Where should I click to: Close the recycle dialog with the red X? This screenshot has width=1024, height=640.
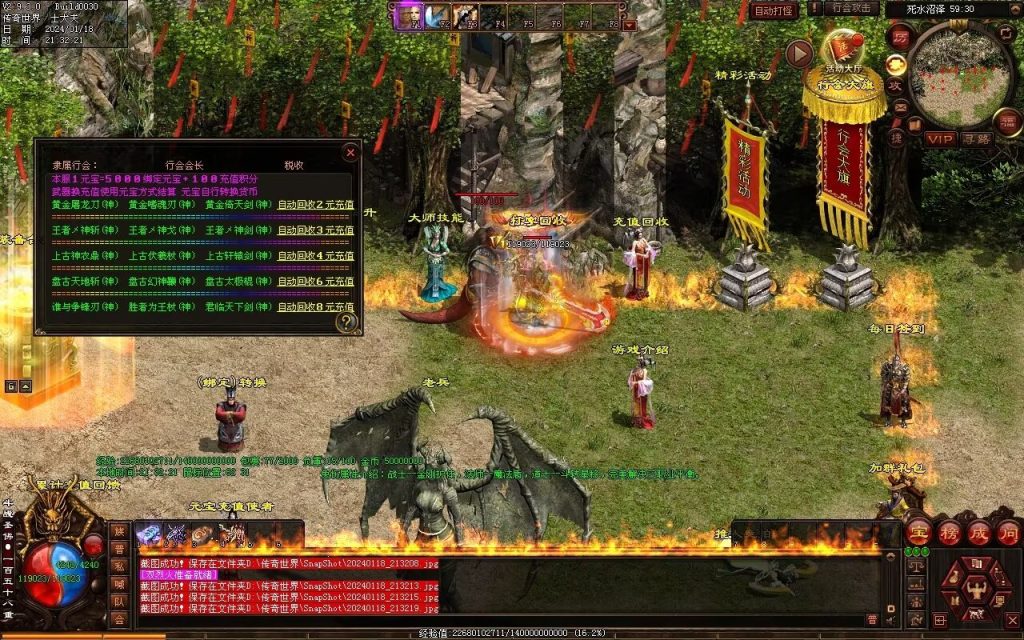tap(350, 153)
